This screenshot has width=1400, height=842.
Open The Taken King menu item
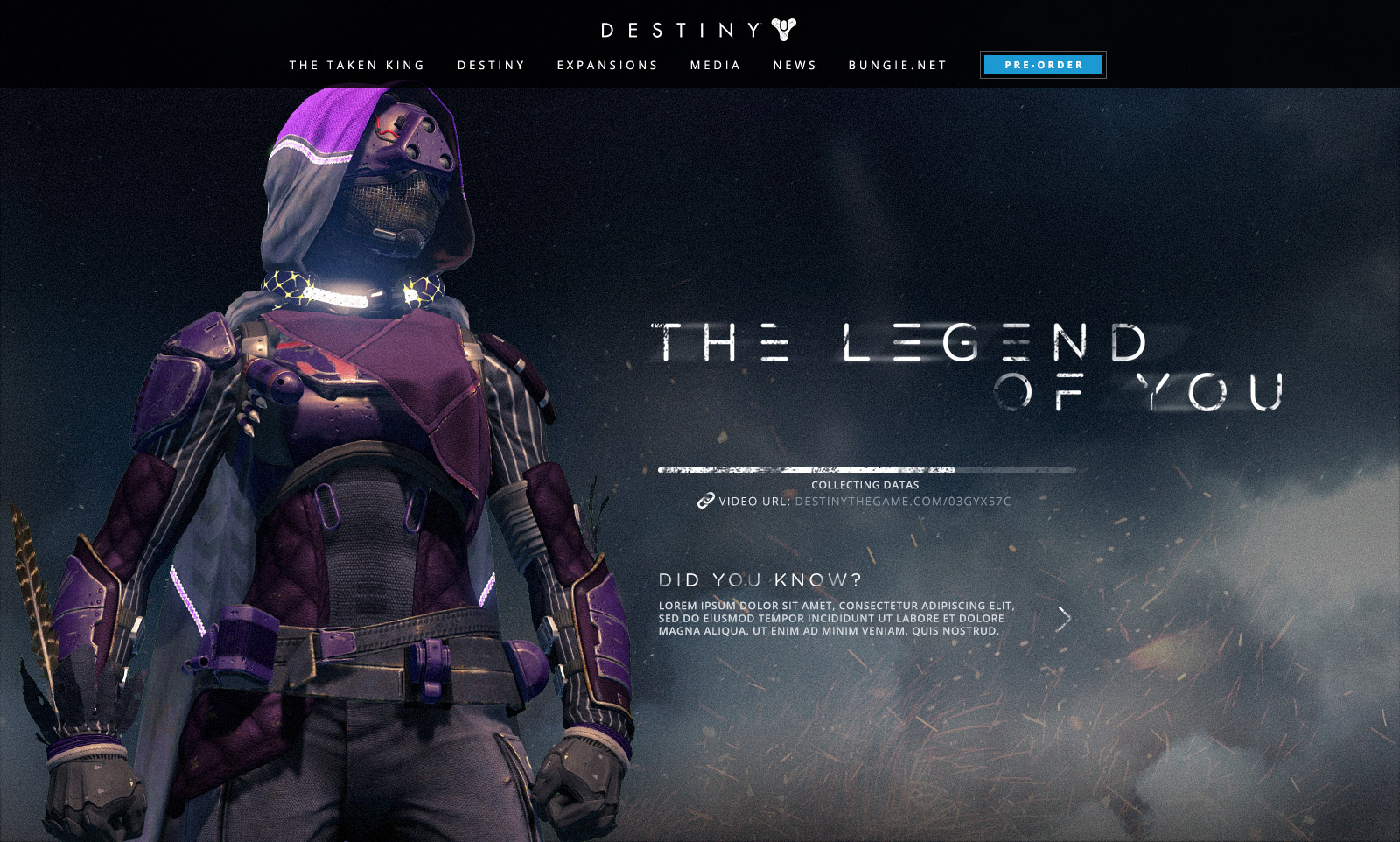click(357, 66)
